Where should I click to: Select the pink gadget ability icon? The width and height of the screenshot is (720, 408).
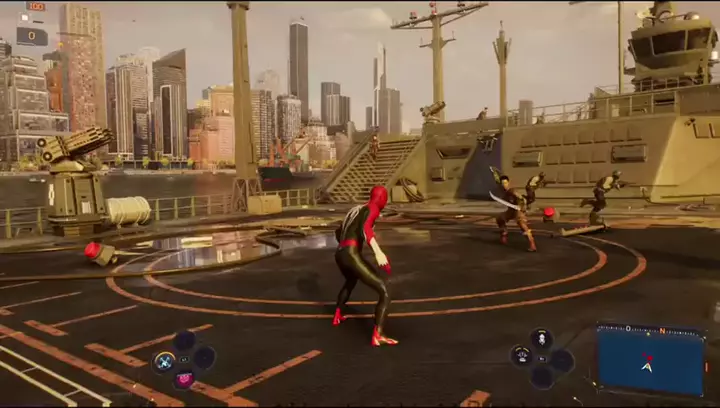[184, 379]
